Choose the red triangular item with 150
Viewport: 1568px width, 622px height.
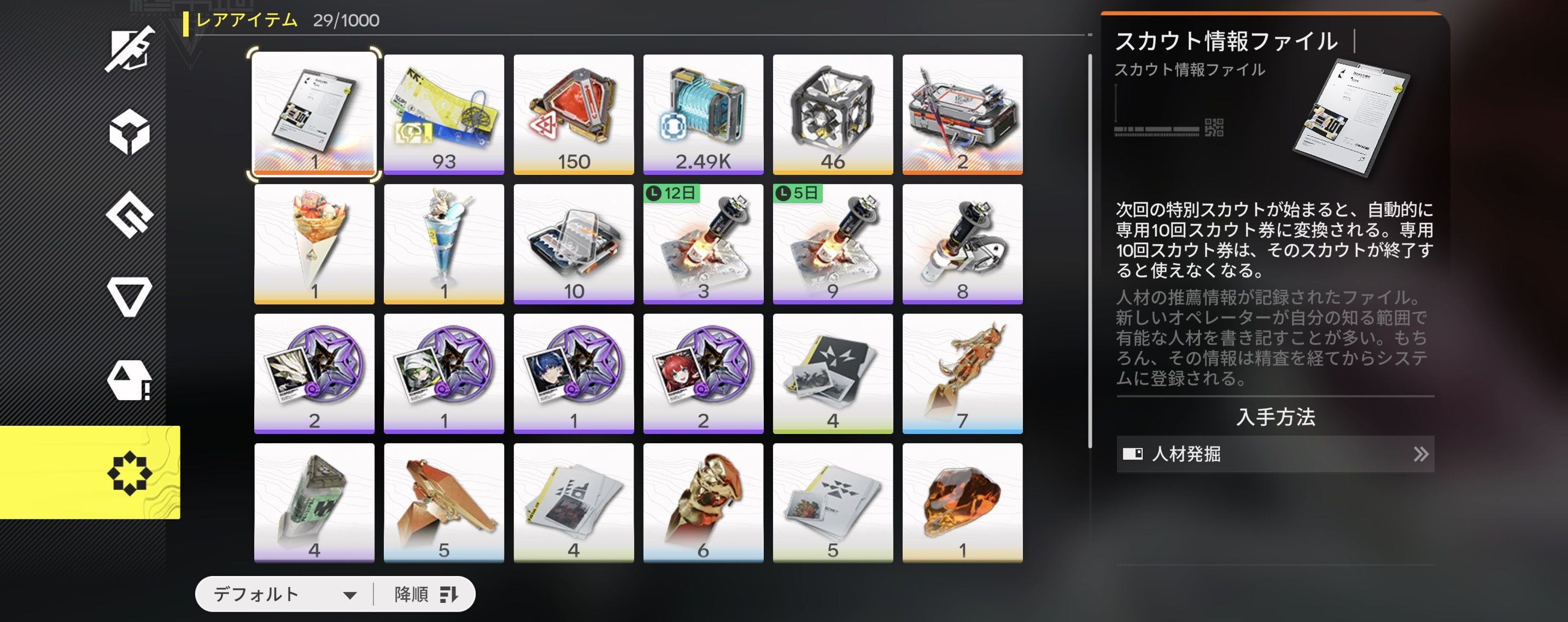click(574, 114)
